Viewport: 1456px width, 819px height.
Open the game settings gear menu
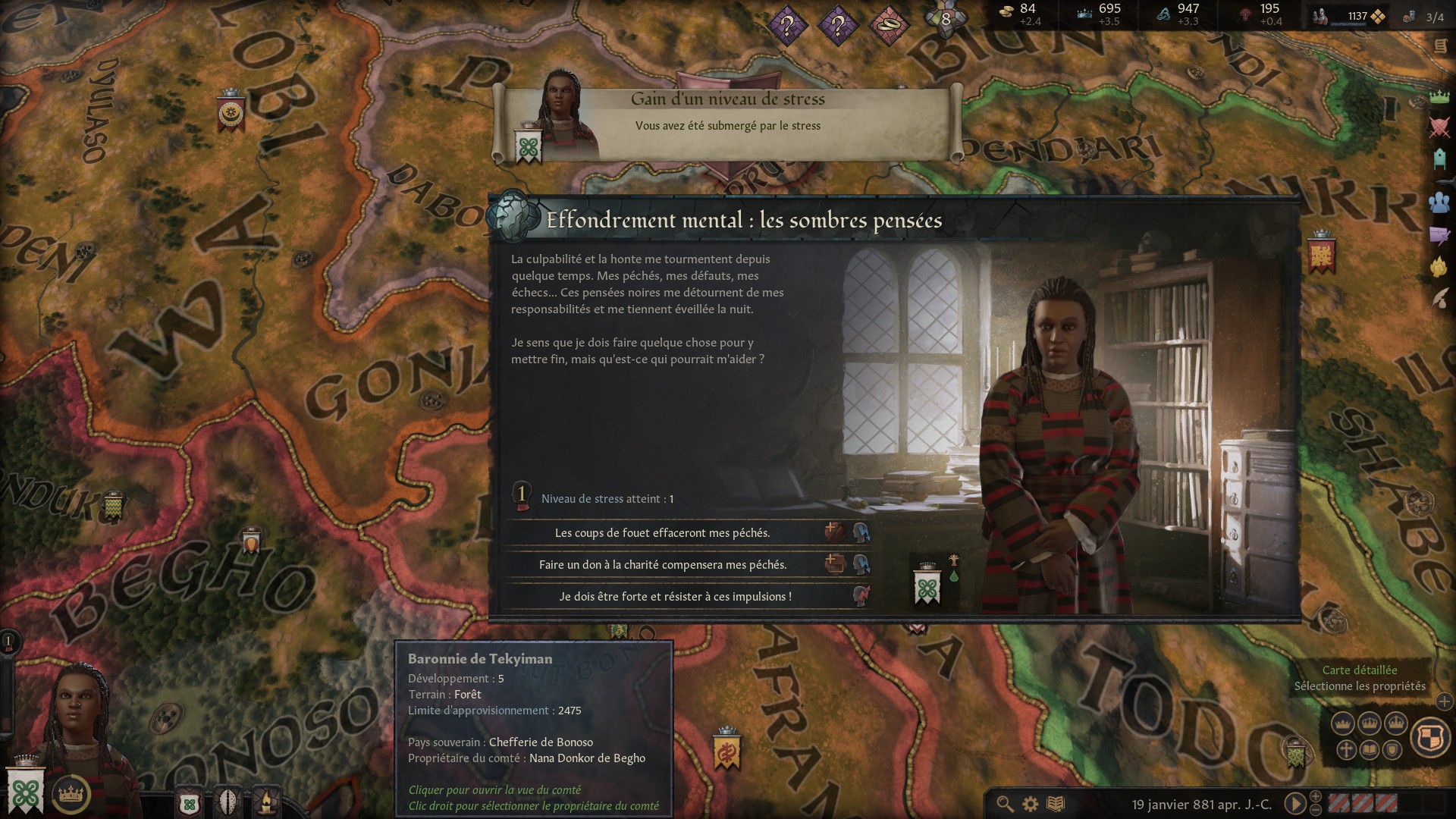(x=1030, y=804)
